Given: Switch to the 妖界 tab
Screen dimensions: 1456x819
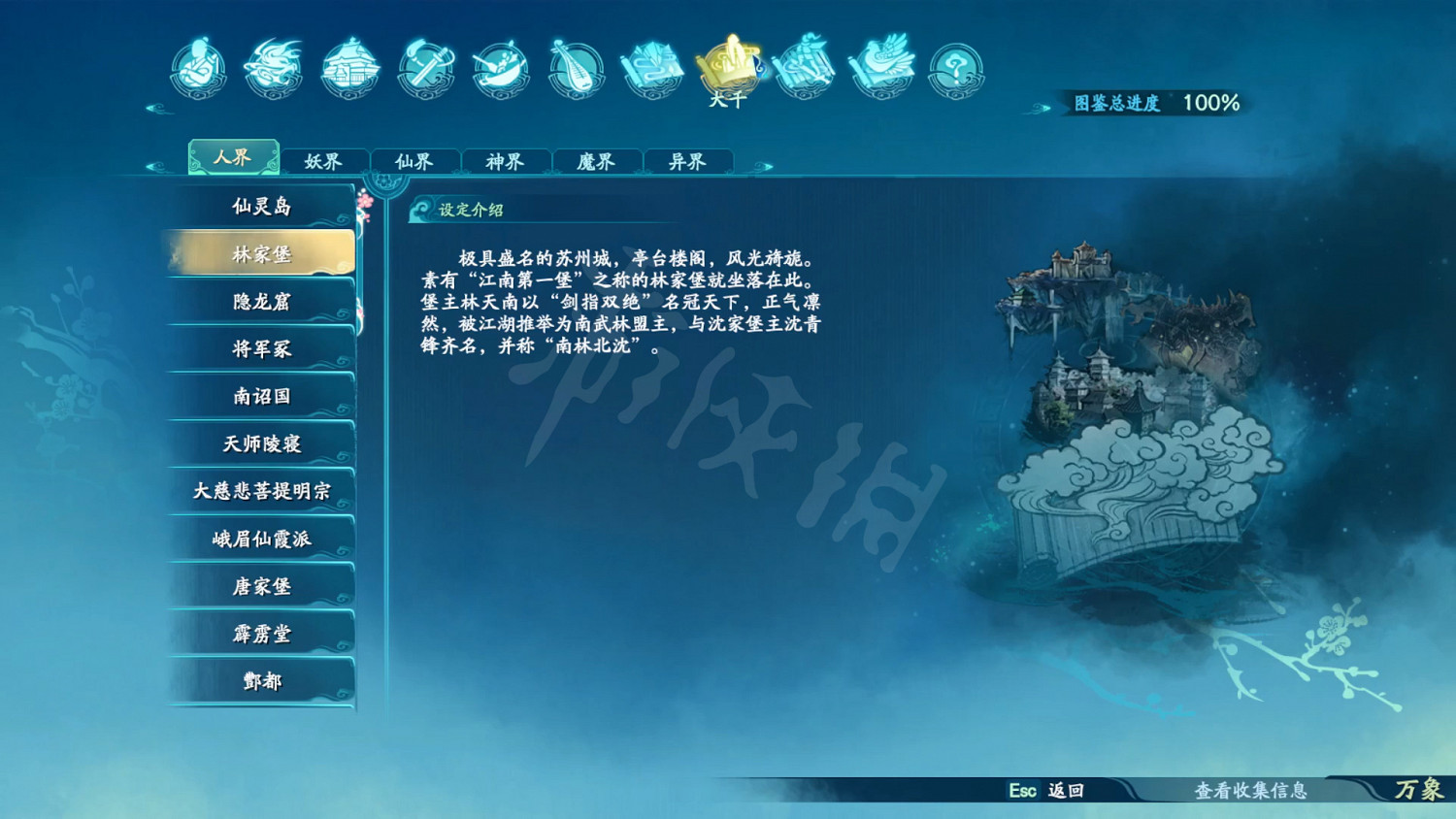Looking at the screenshot, I should tap(324, 161).
